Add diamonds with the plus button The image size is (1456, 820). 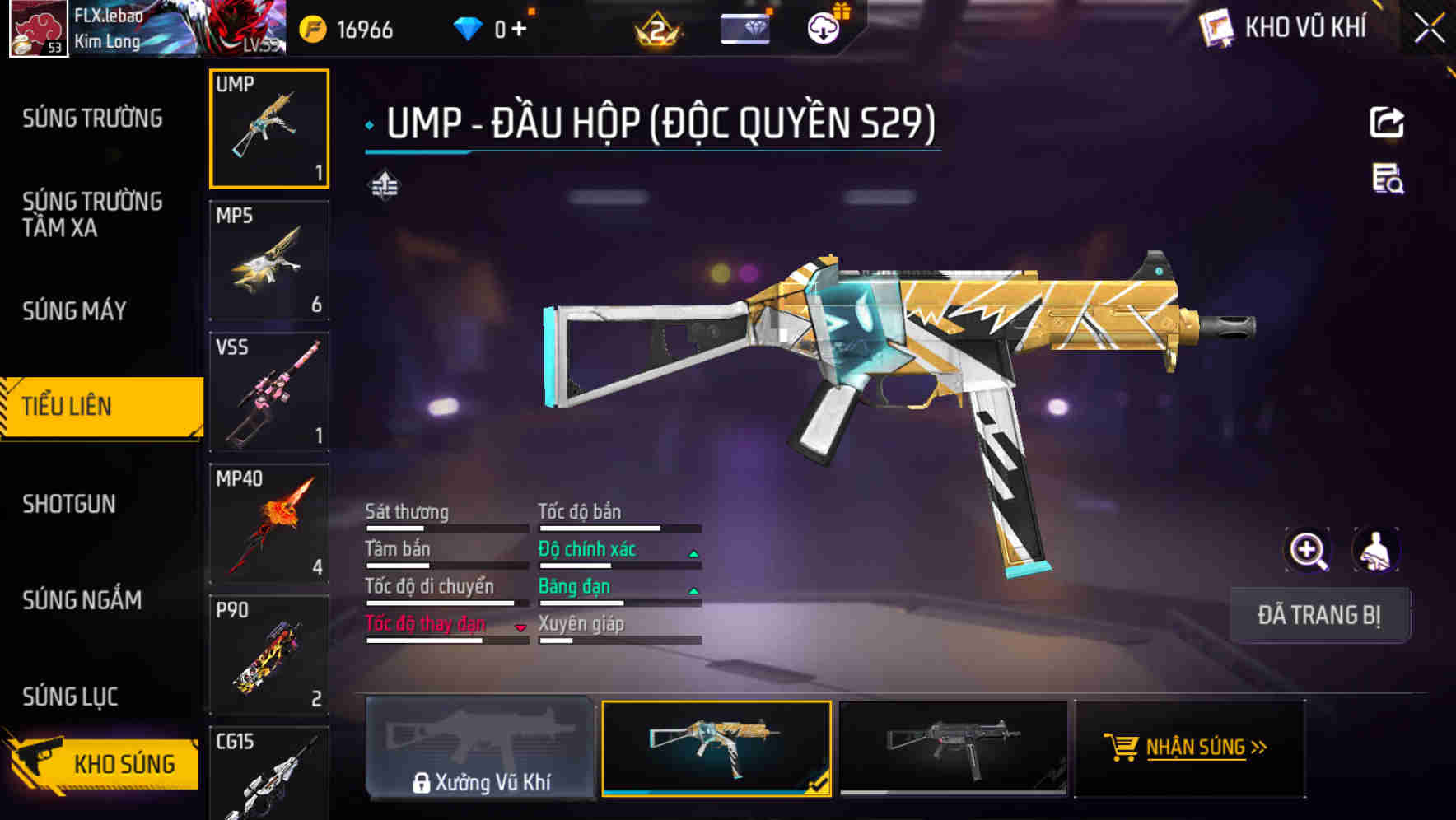point(519,30)
